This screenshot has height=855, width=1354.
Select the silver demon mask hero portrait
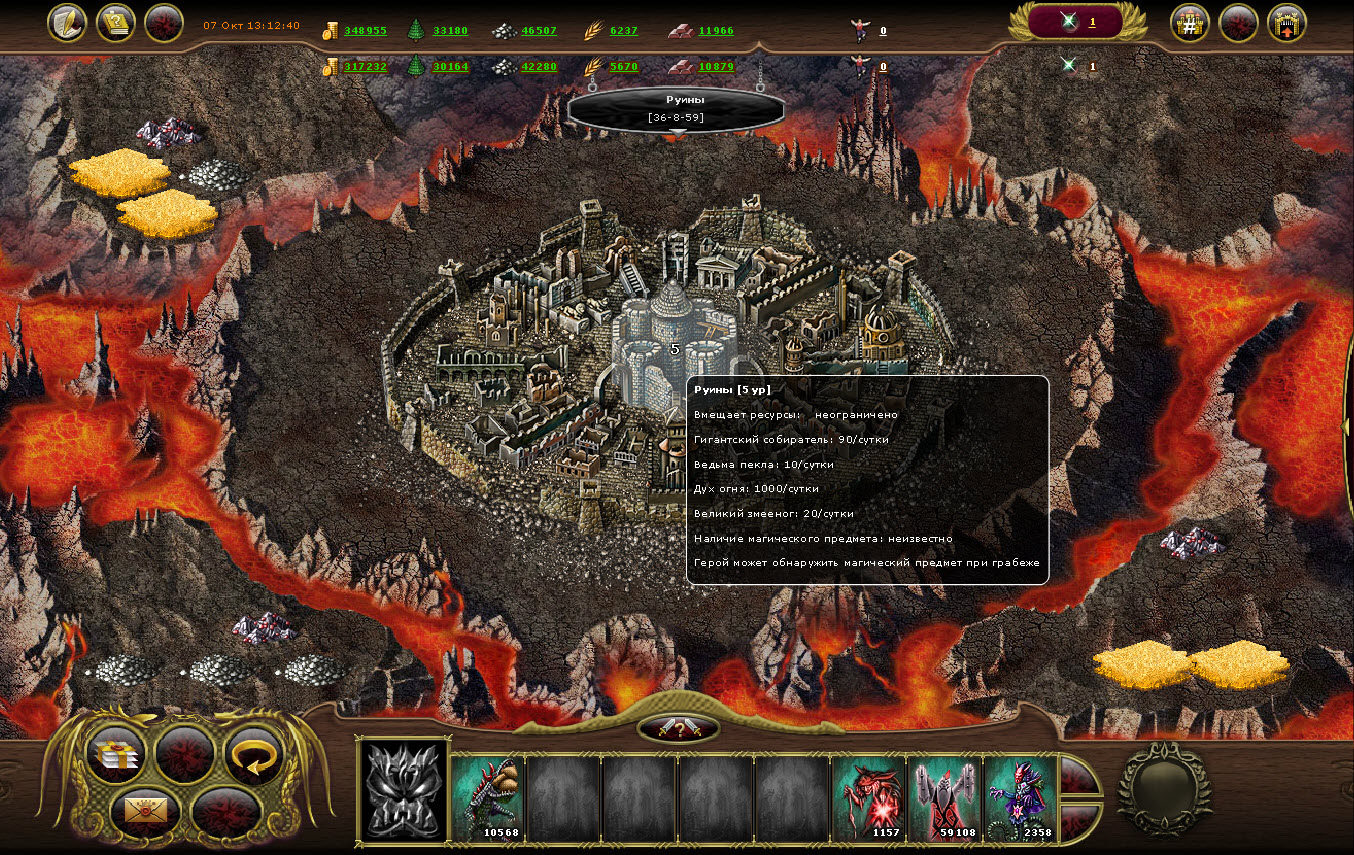(x=403, y=791)
